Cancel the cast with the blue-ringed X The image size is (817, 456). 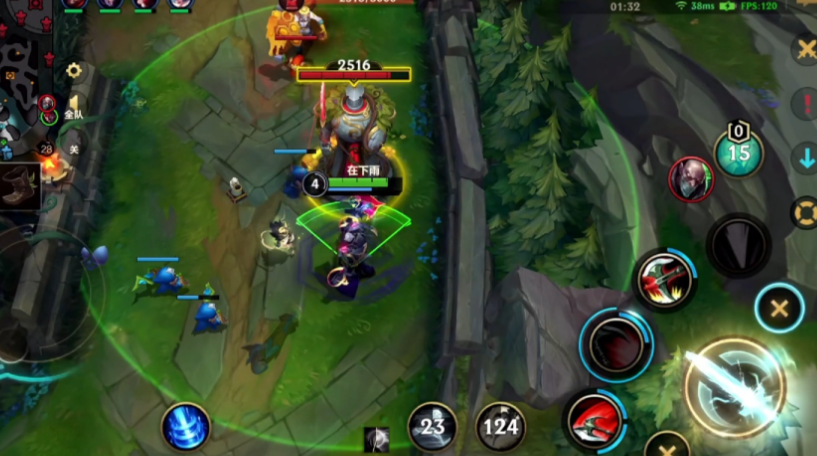(779, 308)
